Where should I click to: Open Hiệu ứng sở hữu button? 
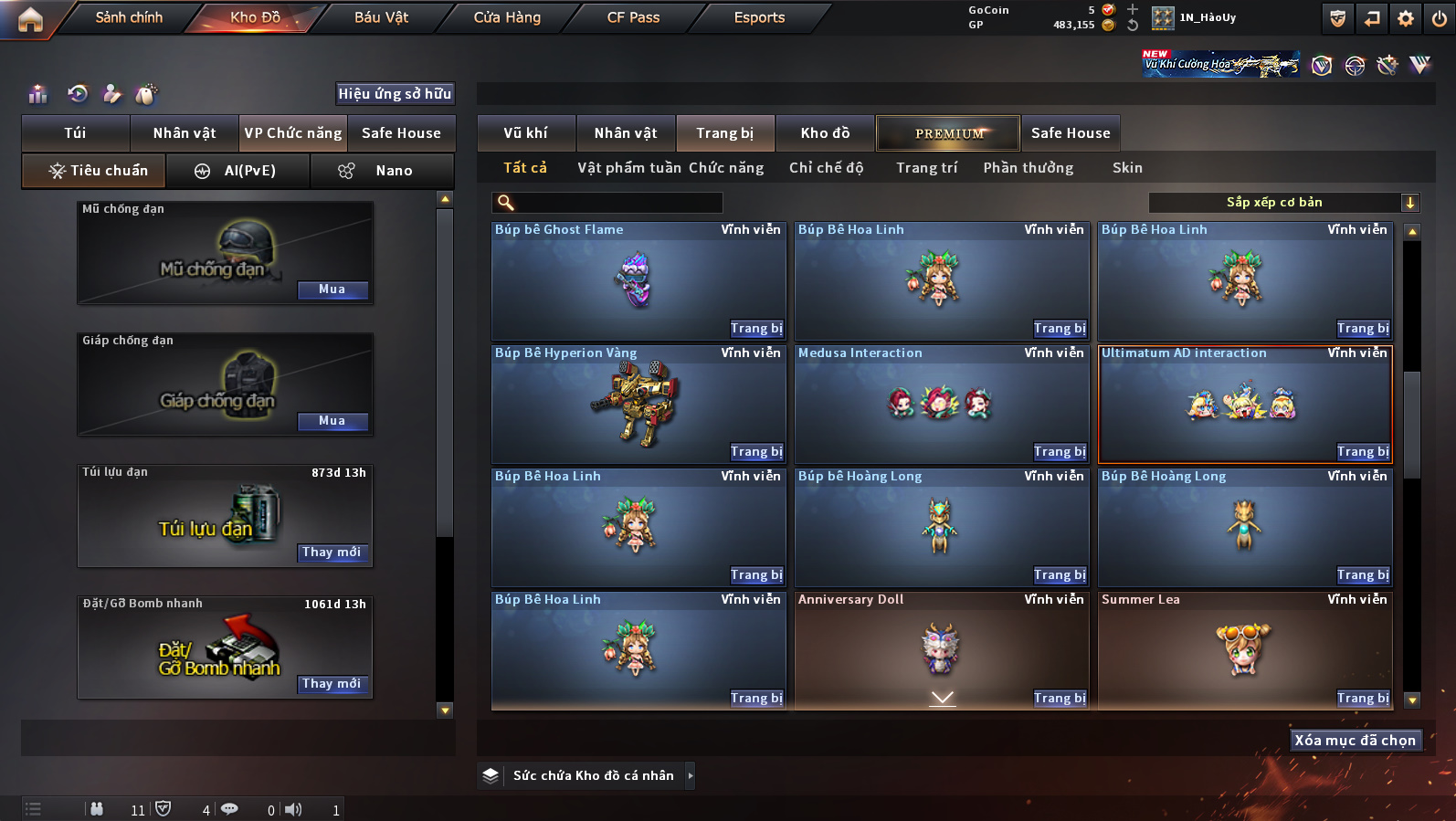[395, 93]
